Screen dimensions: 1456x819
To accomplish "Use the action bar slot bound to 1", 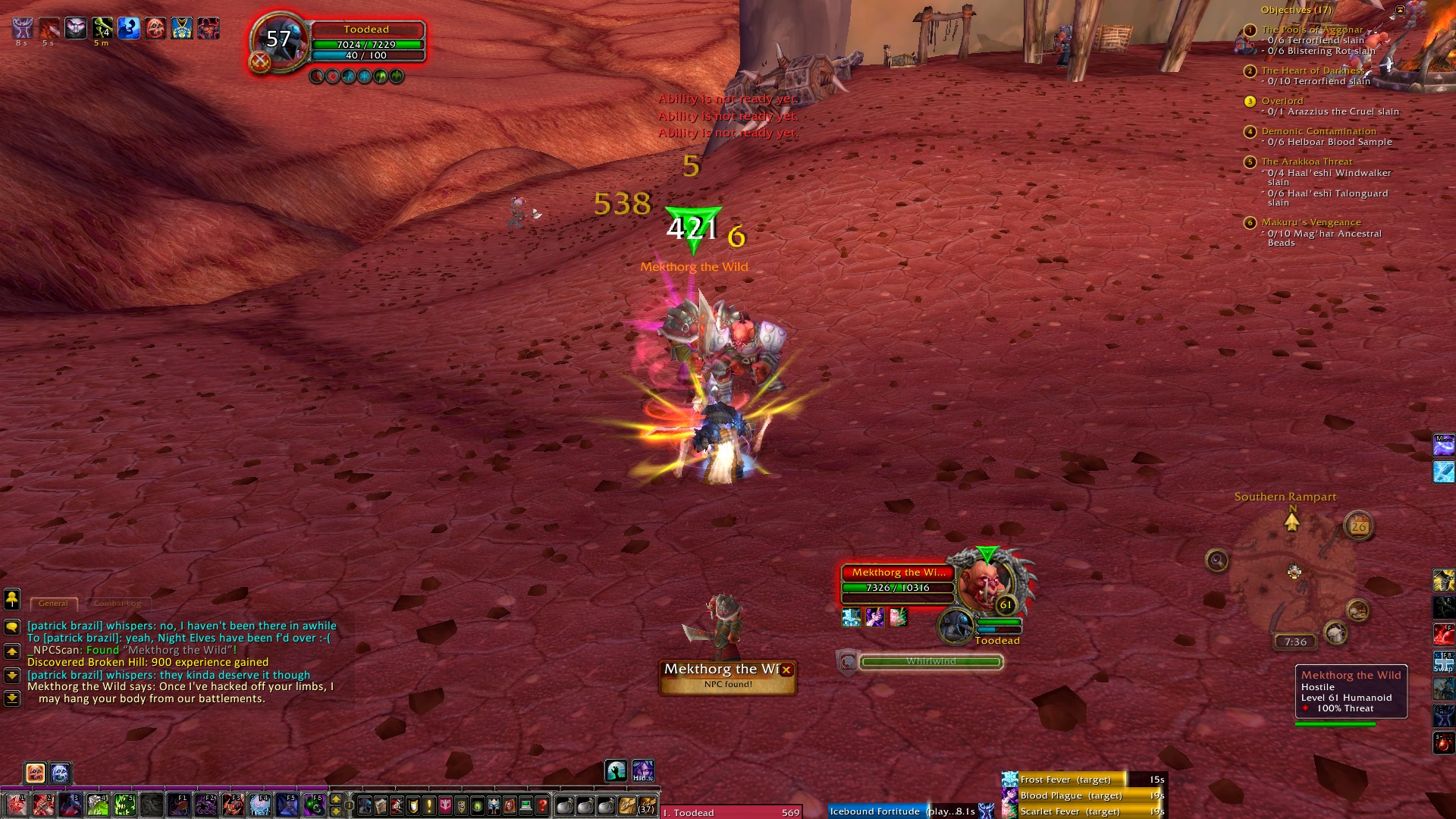I will pos(15,805).
